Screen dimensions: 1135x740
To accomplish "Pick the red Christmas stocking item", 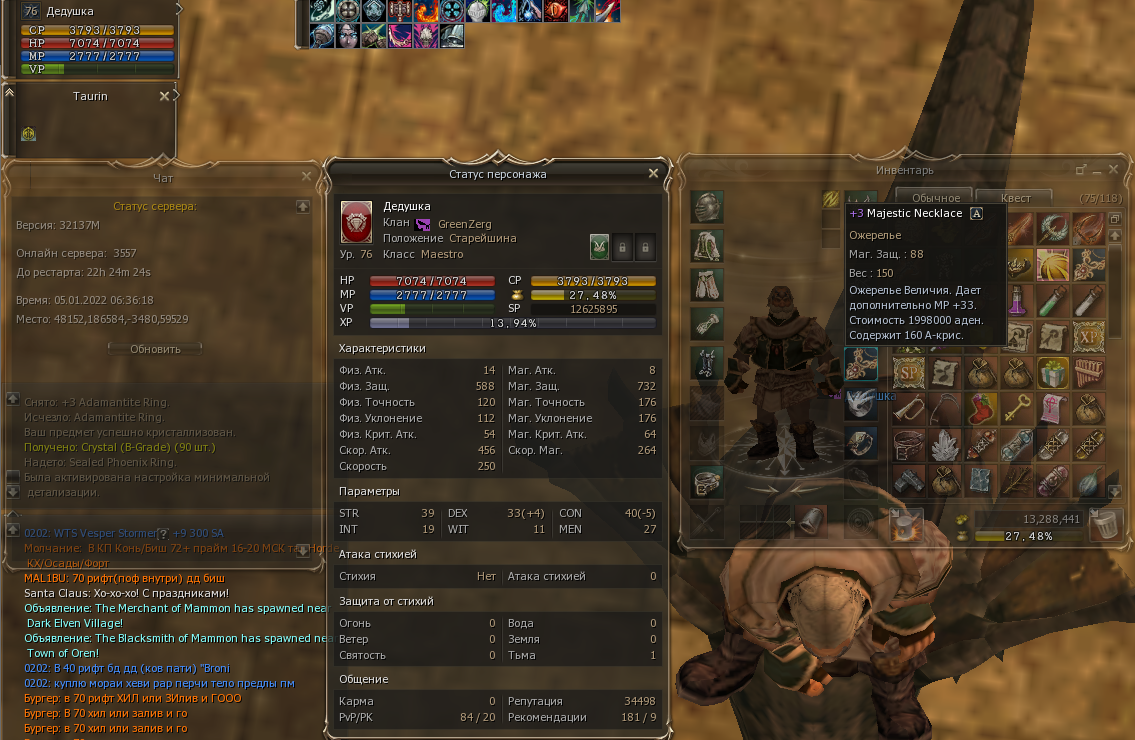I will [981, 407].
